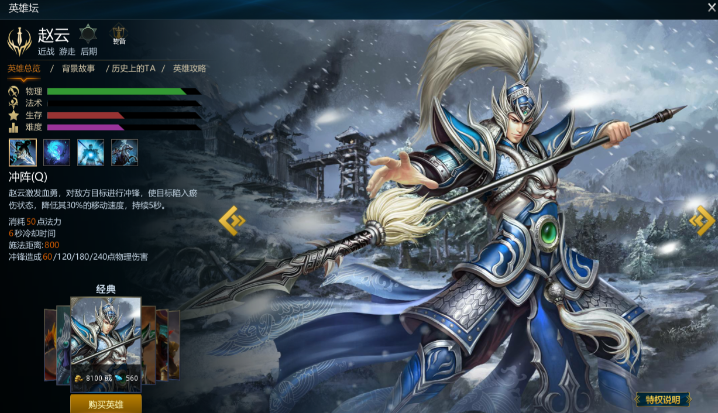Screen dimensions: 718x413
Task: Open the 特权说明 privilege info button
Action: point(663,400)
